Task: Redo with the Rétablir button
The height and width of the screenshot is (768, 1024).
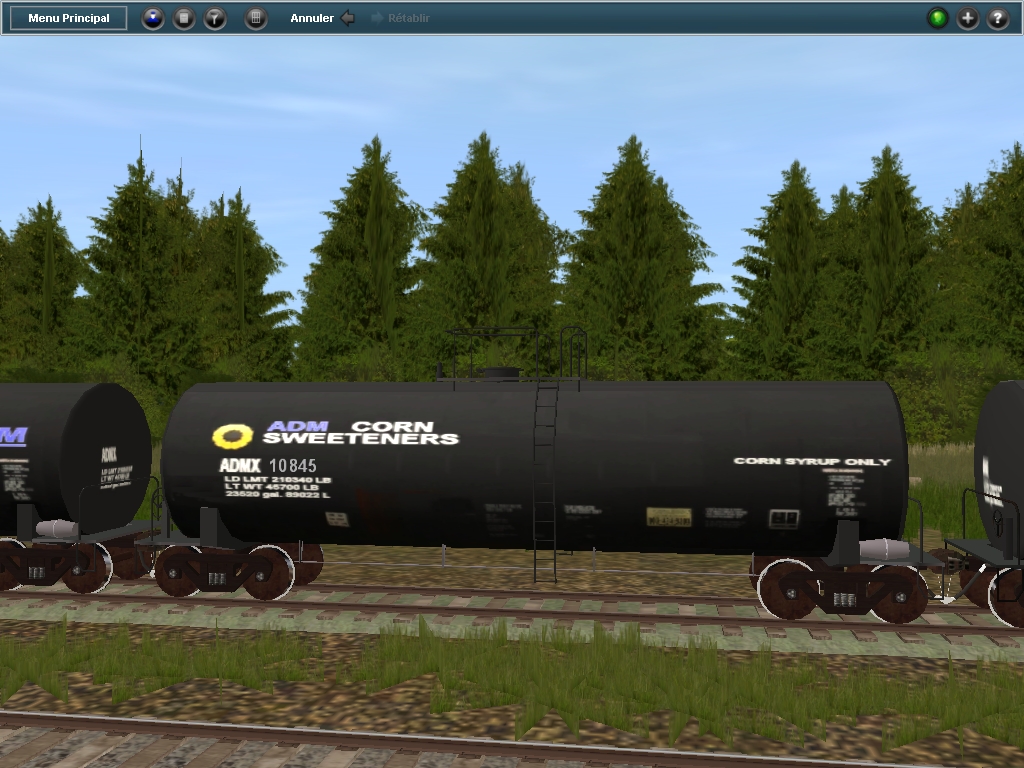Action: tap(400, 18)
